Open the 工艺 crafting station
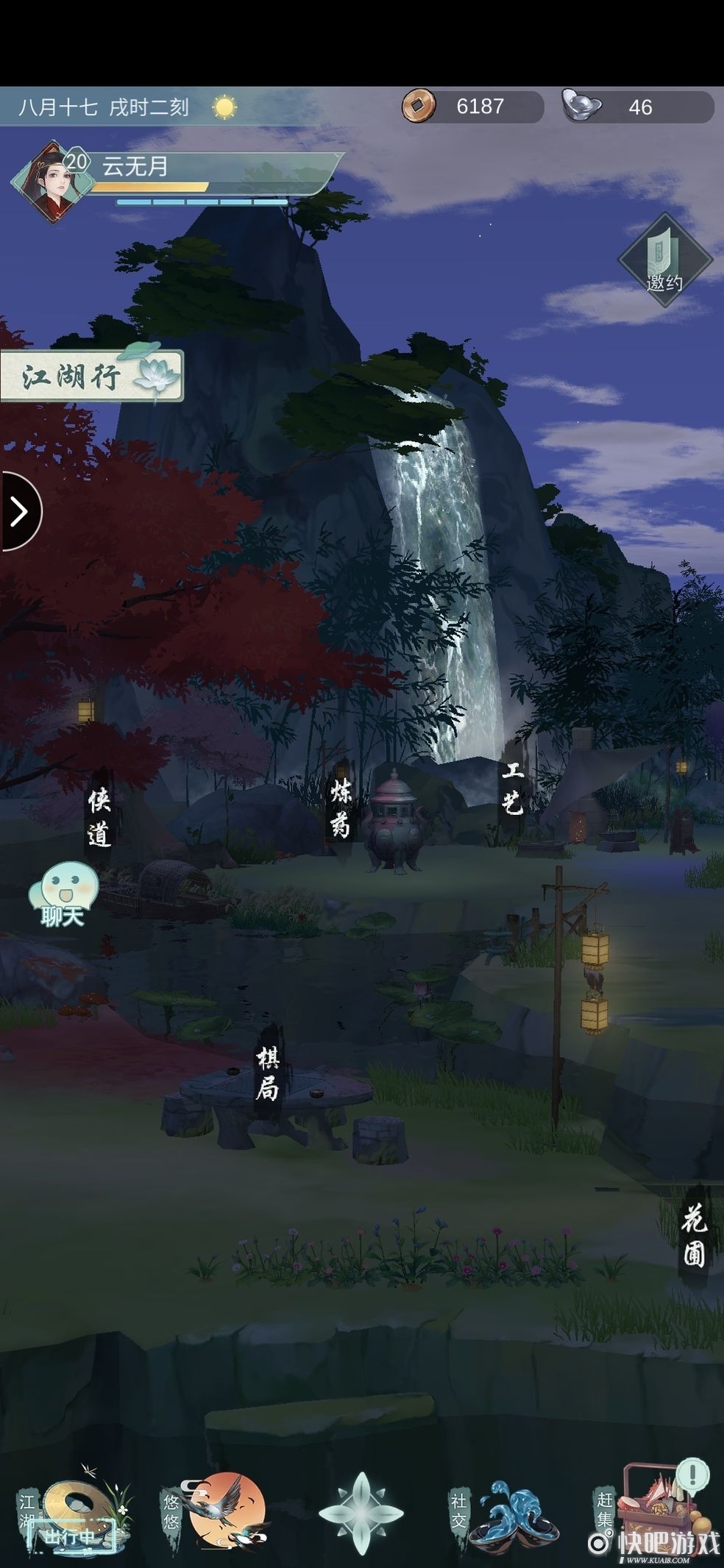Viewport: 724px width, 1568px height. [512, 789]
